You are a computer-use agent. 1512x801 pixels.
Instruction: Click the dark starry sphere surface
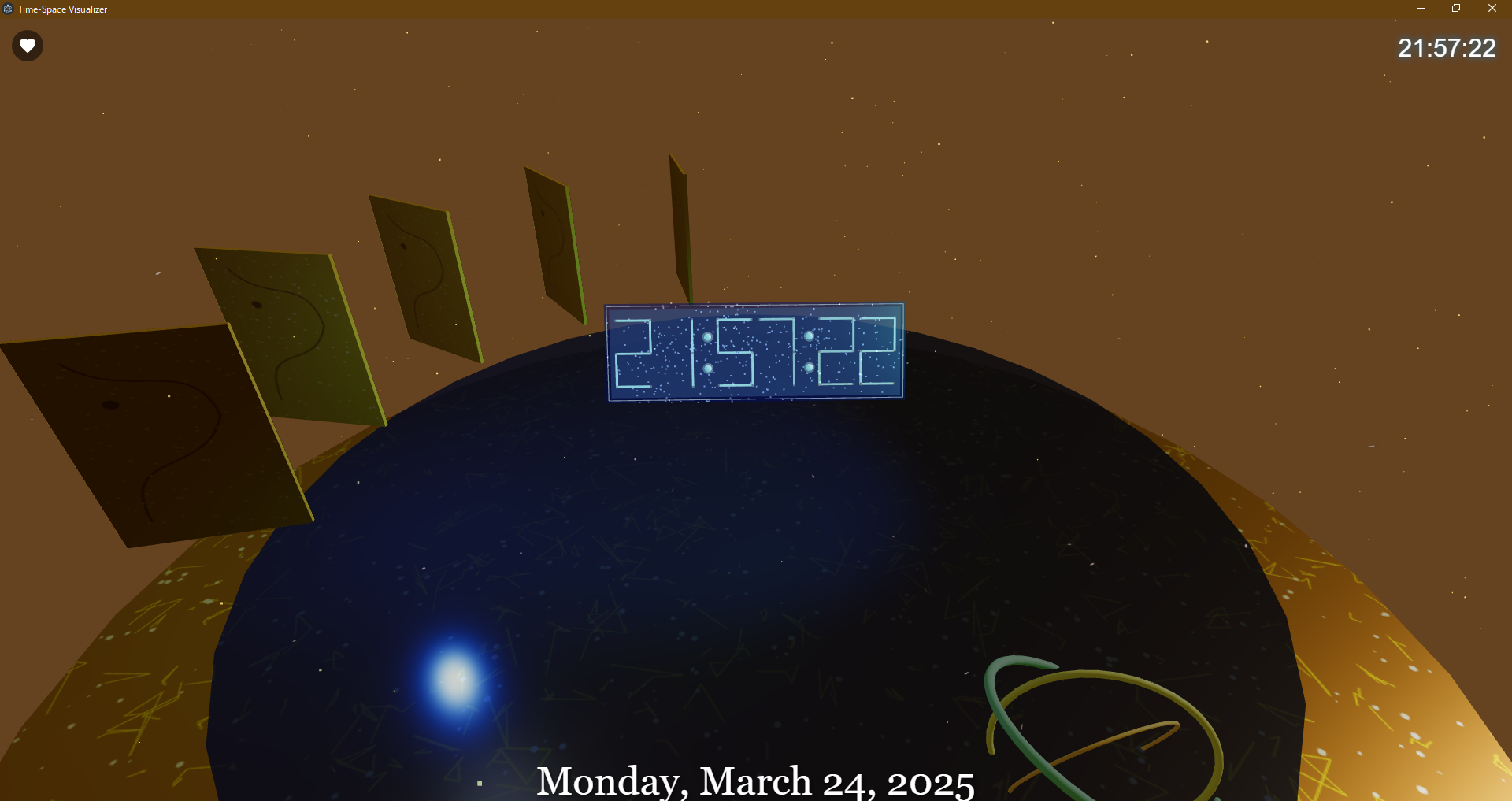pyautogui.click(x=709, y=551)
